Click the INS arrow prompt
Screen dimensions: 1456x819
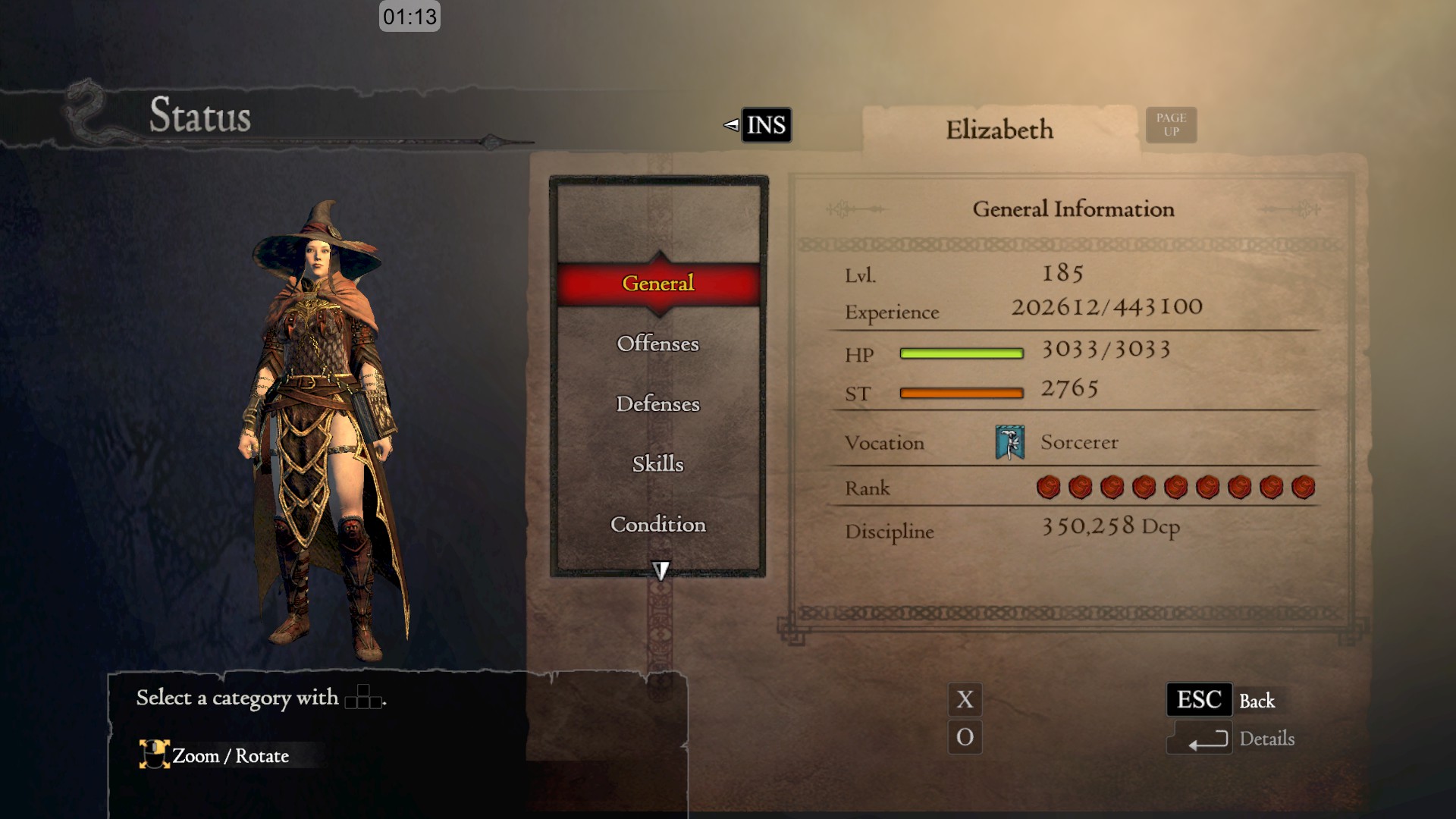click(761, 125)
